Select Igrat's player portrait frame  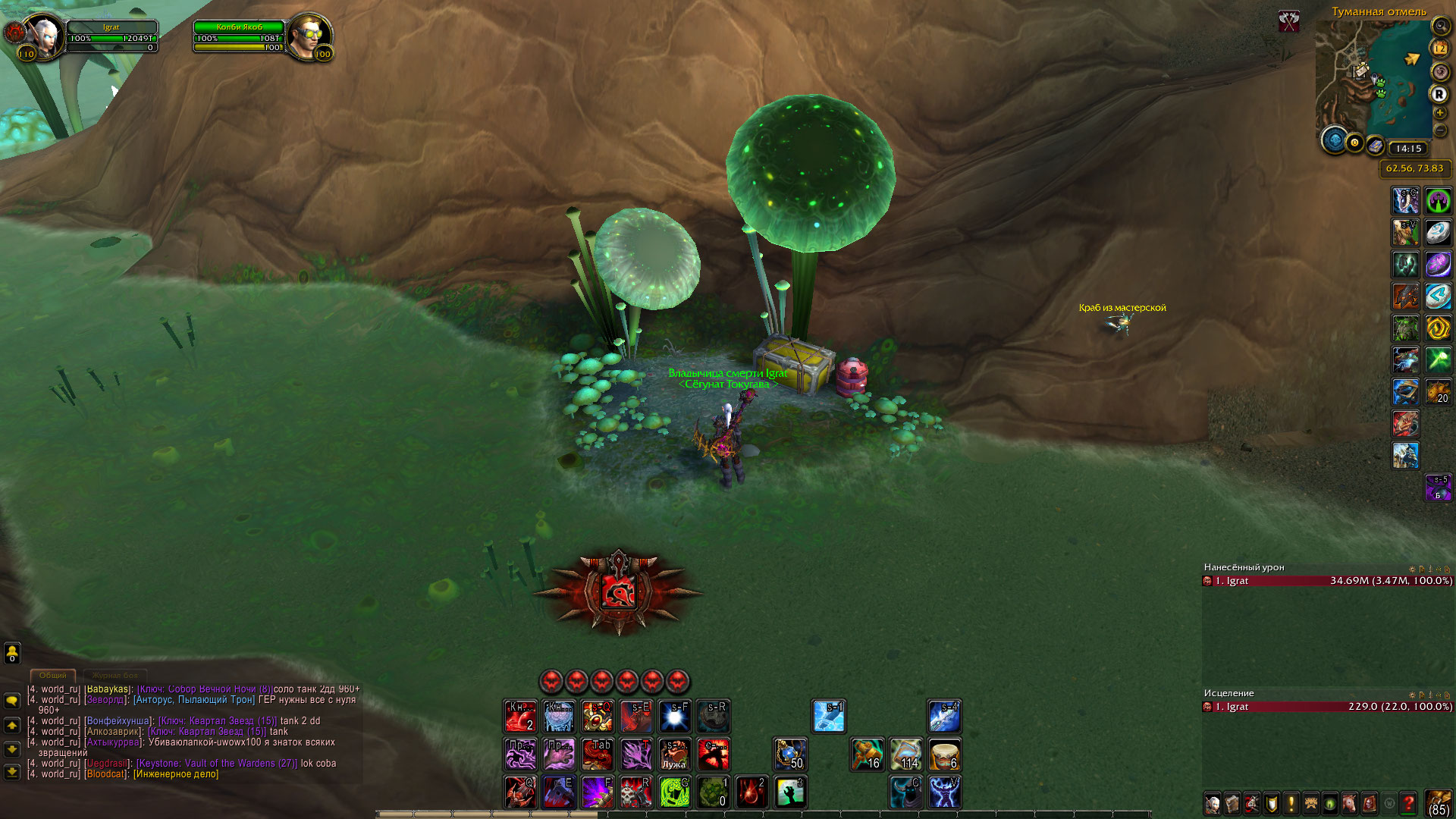tap(43, 36)
